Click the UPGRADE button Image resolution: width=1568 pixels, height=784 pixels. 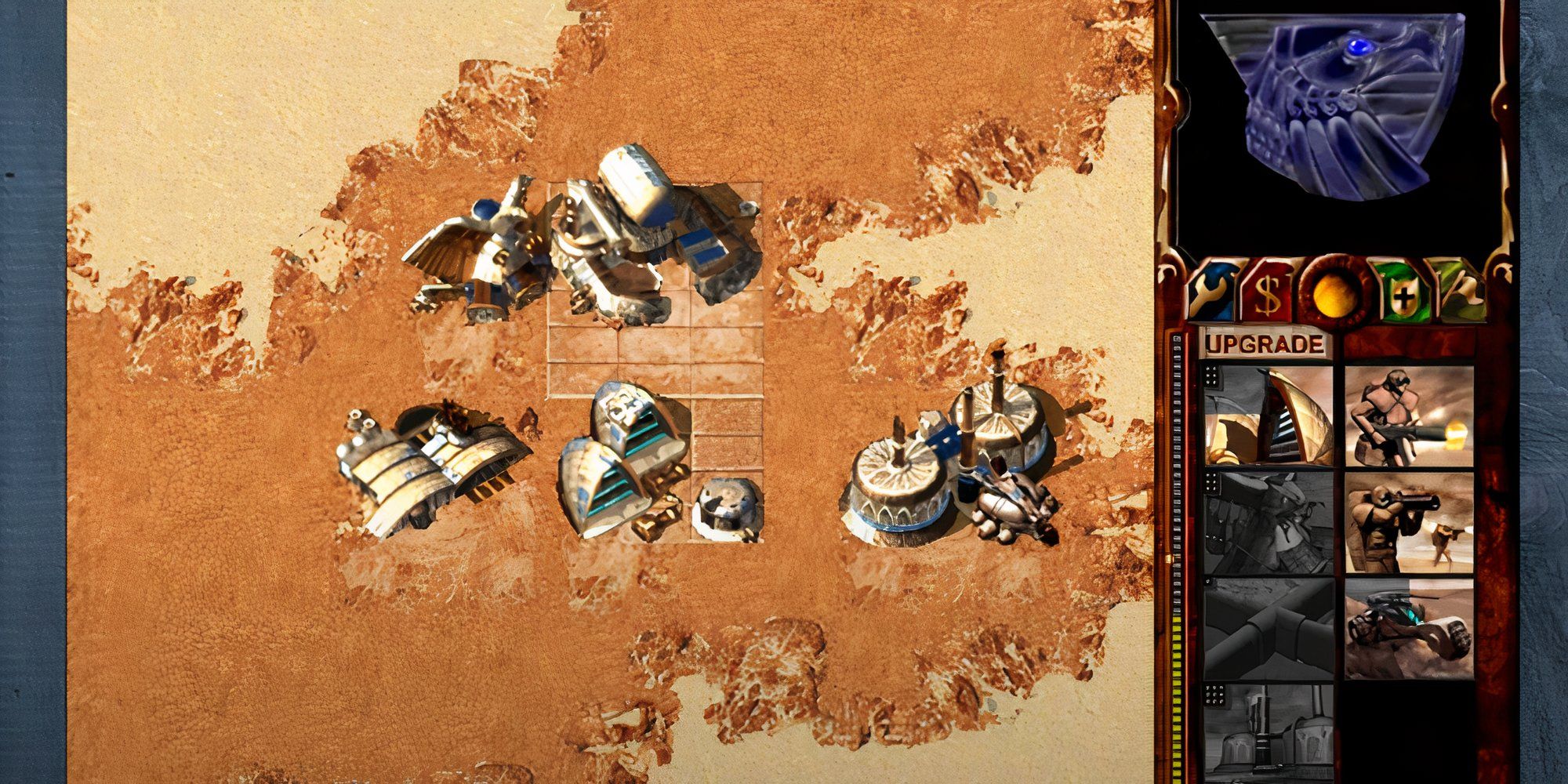point(1264,344)
